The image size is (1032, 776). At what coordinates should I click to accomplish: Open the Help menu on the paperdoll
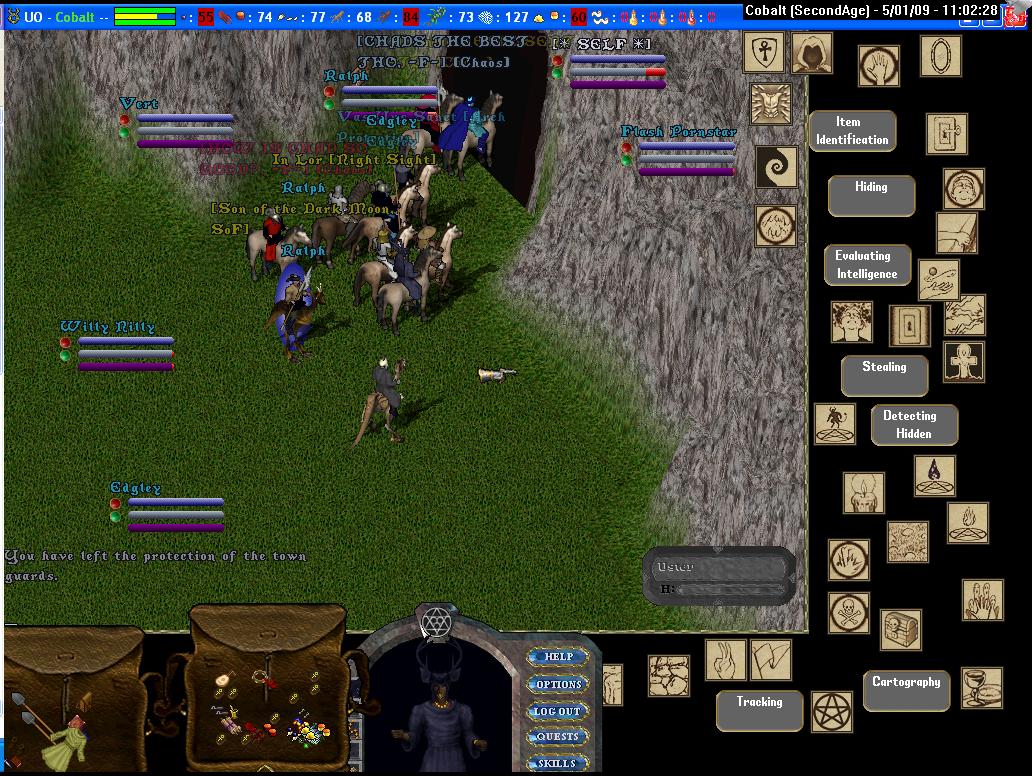tap(558, 657)
